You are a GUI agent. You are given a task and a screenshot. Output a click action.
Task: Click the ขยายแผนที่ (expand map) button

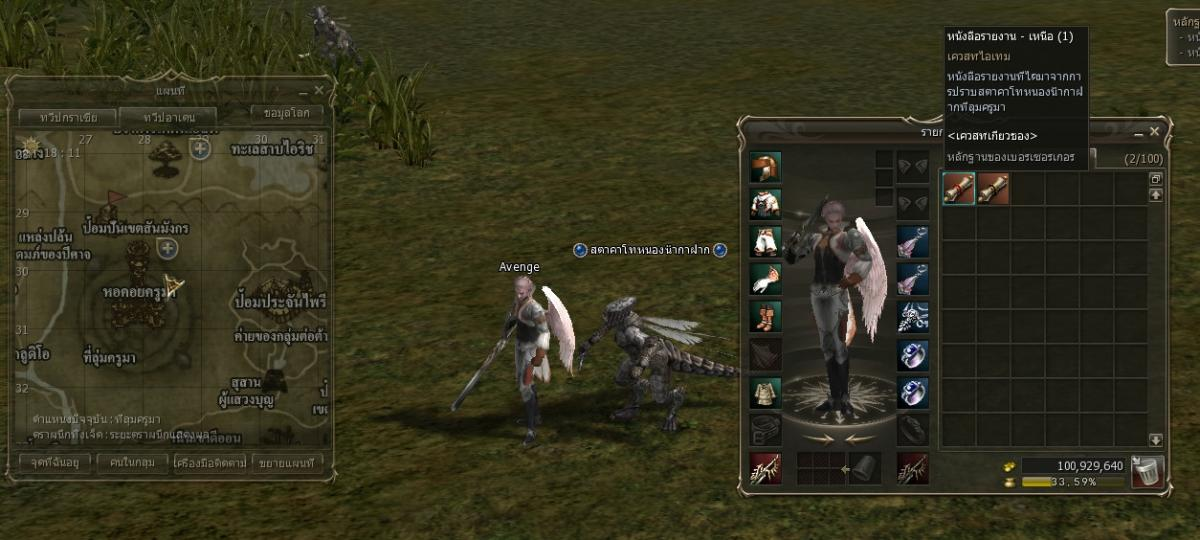pos(285,462)
